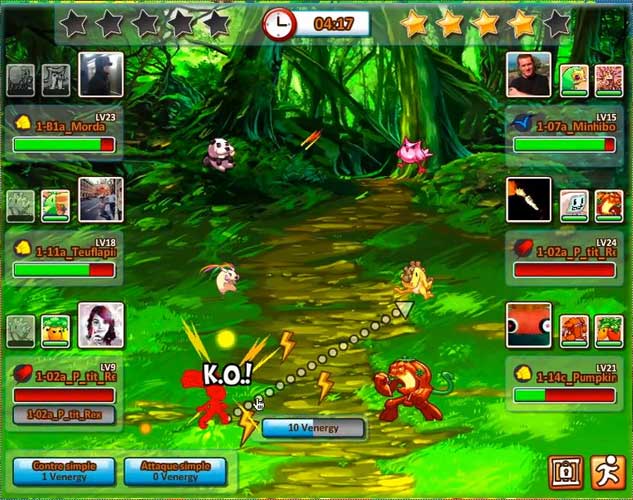The image size is (633, 500).
Task: Click the running figure flee button
Action: (x=608, y=471)
